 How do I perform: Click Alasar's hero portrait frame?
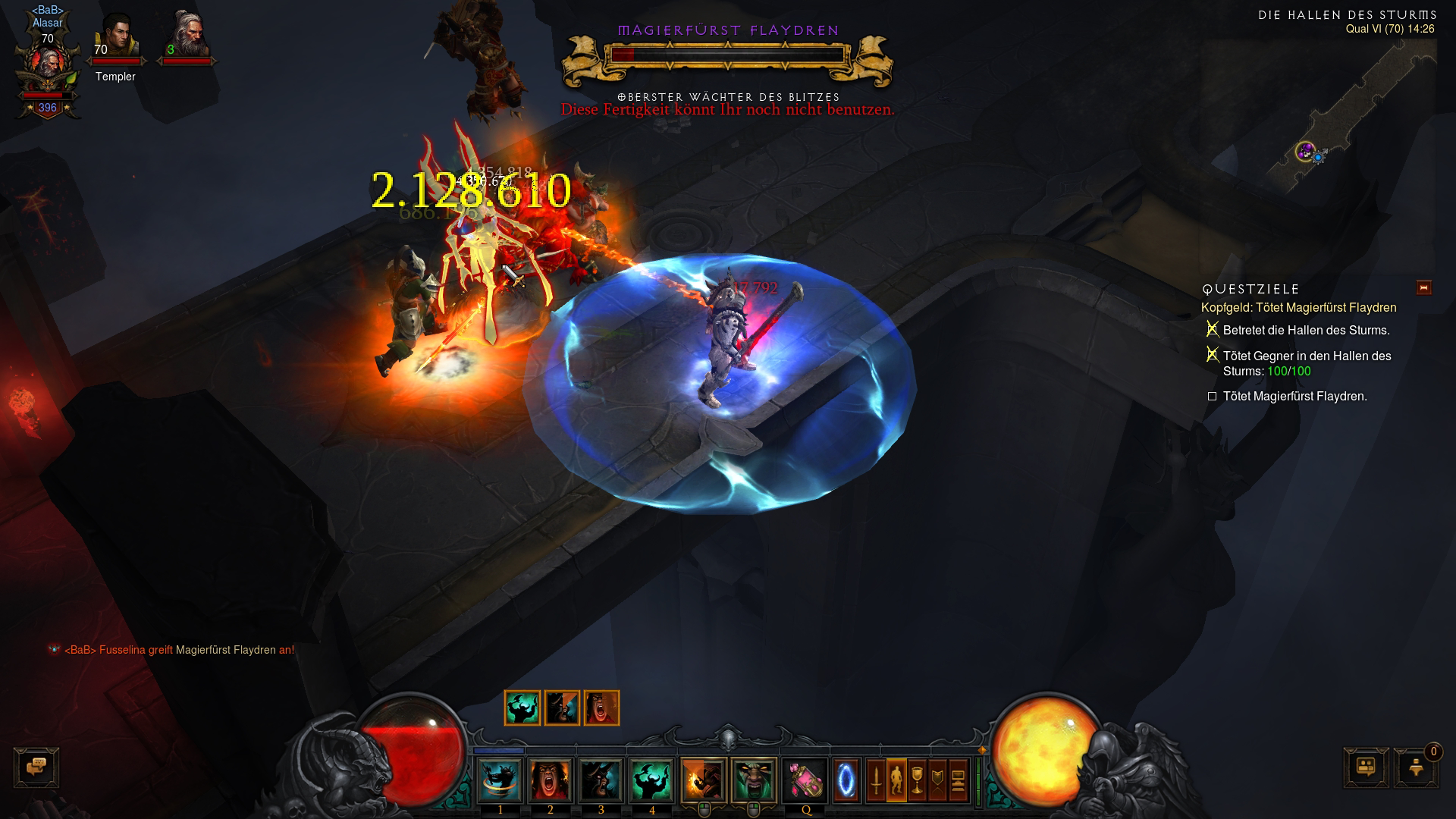(x=48, y=68)
